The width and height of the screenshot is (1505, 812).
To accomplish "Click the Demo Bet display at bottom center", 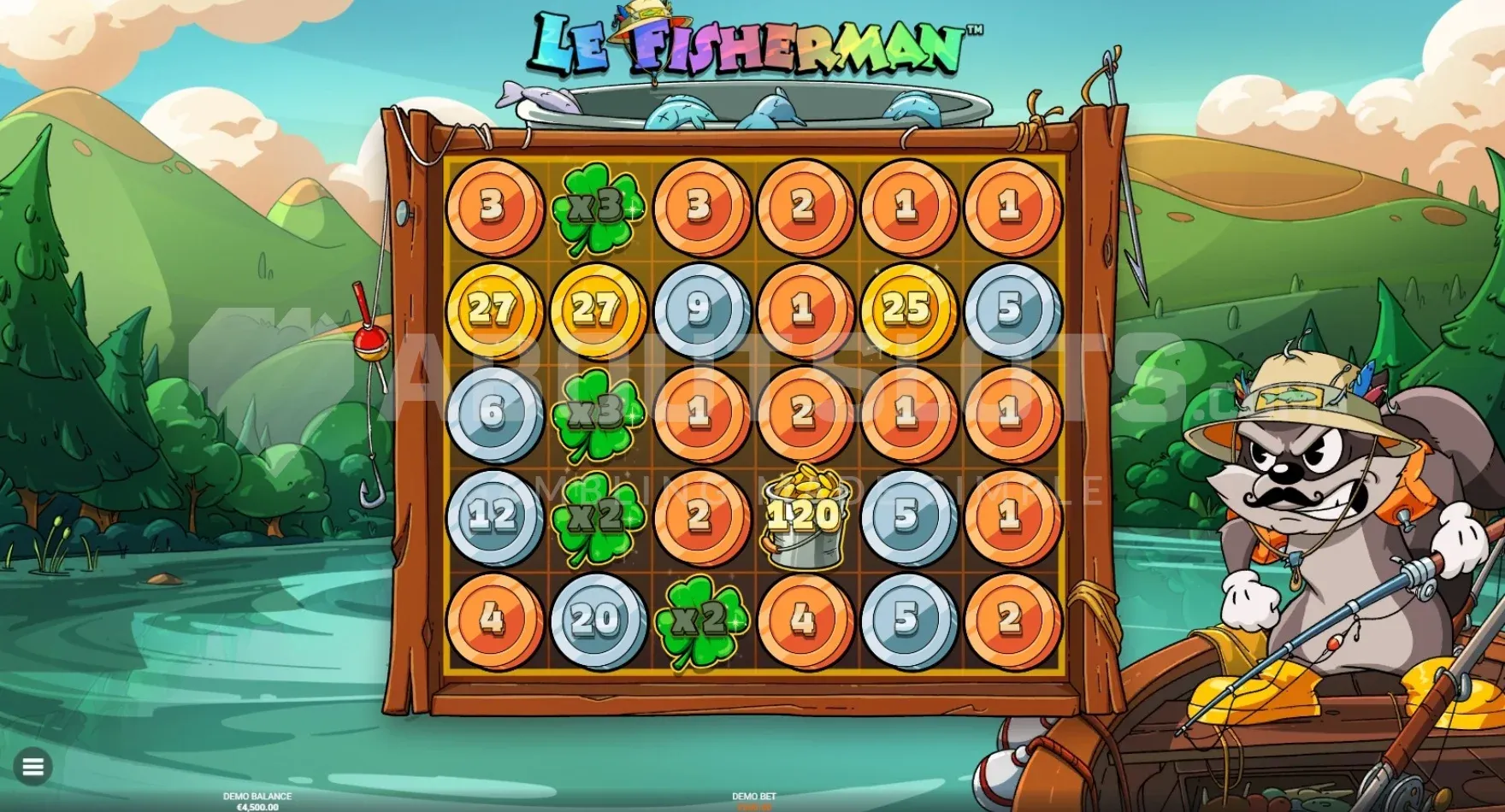I will [x=752, y=802].
